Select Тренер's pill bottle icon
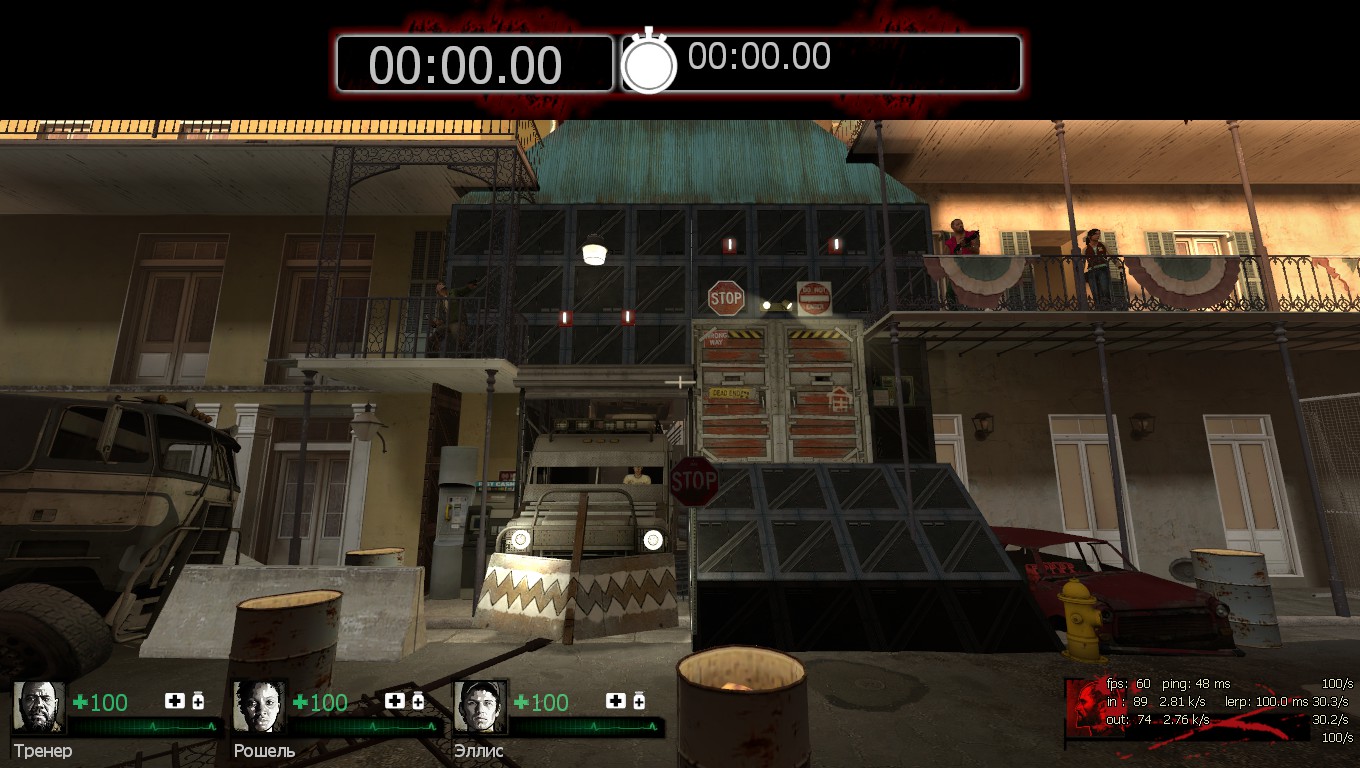Screen dimensions: 1360x768 [198, 701]
